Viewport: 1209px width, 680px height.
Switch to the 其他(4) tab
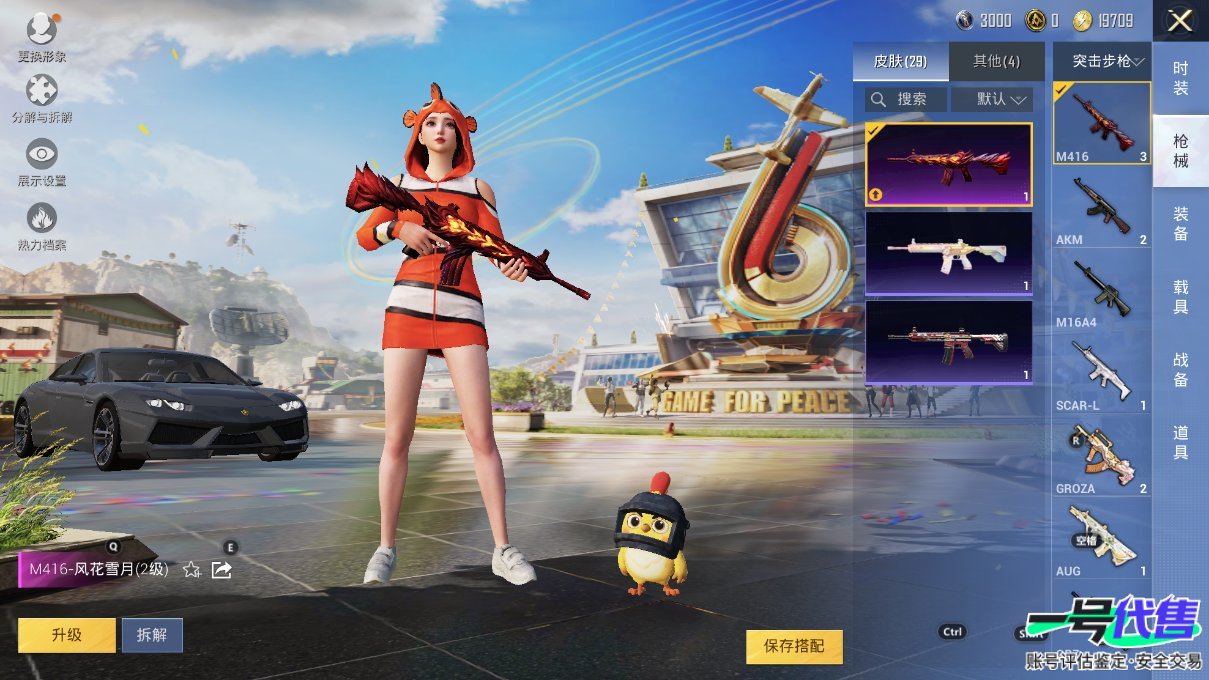[x=996, y=62]
